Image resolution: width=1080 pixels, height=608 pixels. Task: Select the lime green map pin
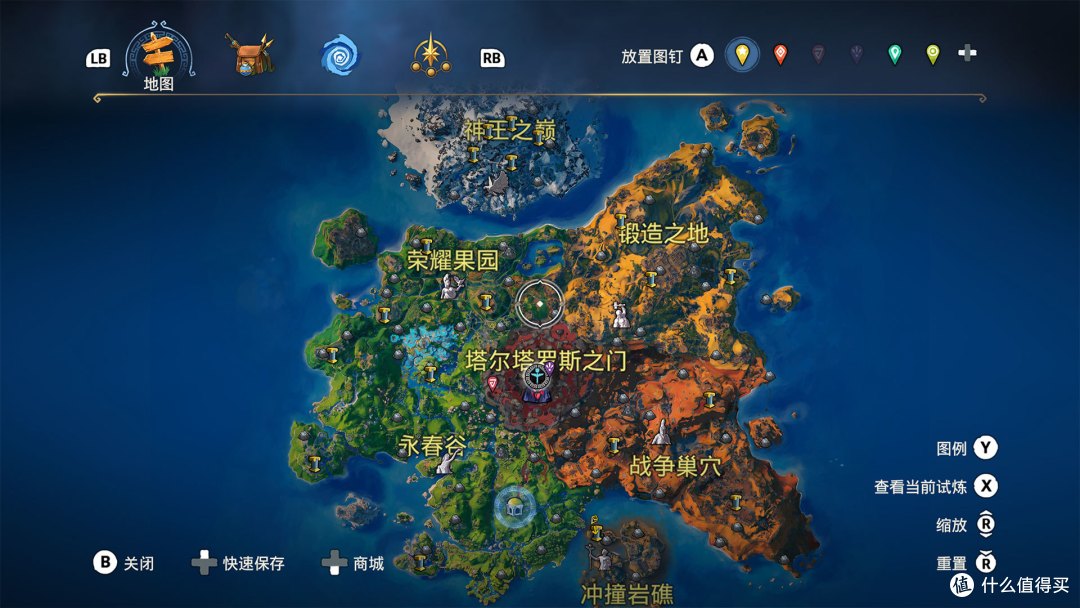(932, 55)
